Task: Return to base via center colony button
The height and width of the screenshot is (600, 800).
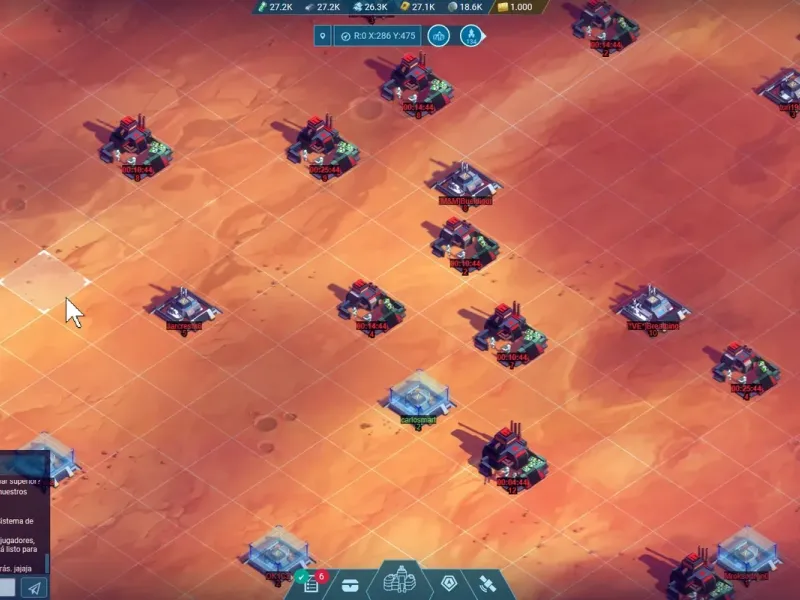Action: click(399, 580)
